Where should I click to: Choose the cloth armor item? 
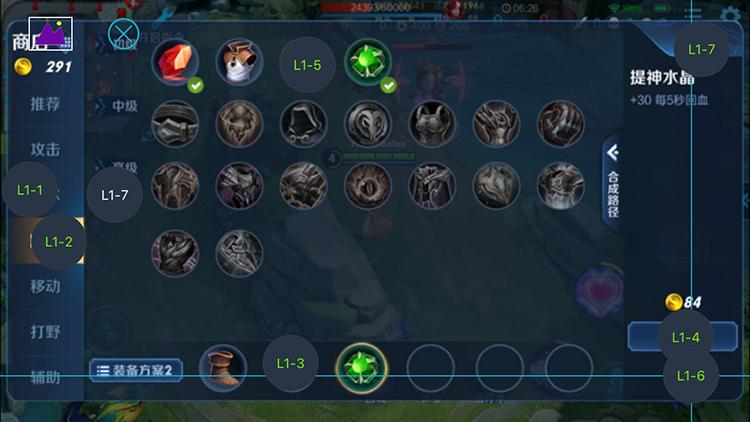239,63
